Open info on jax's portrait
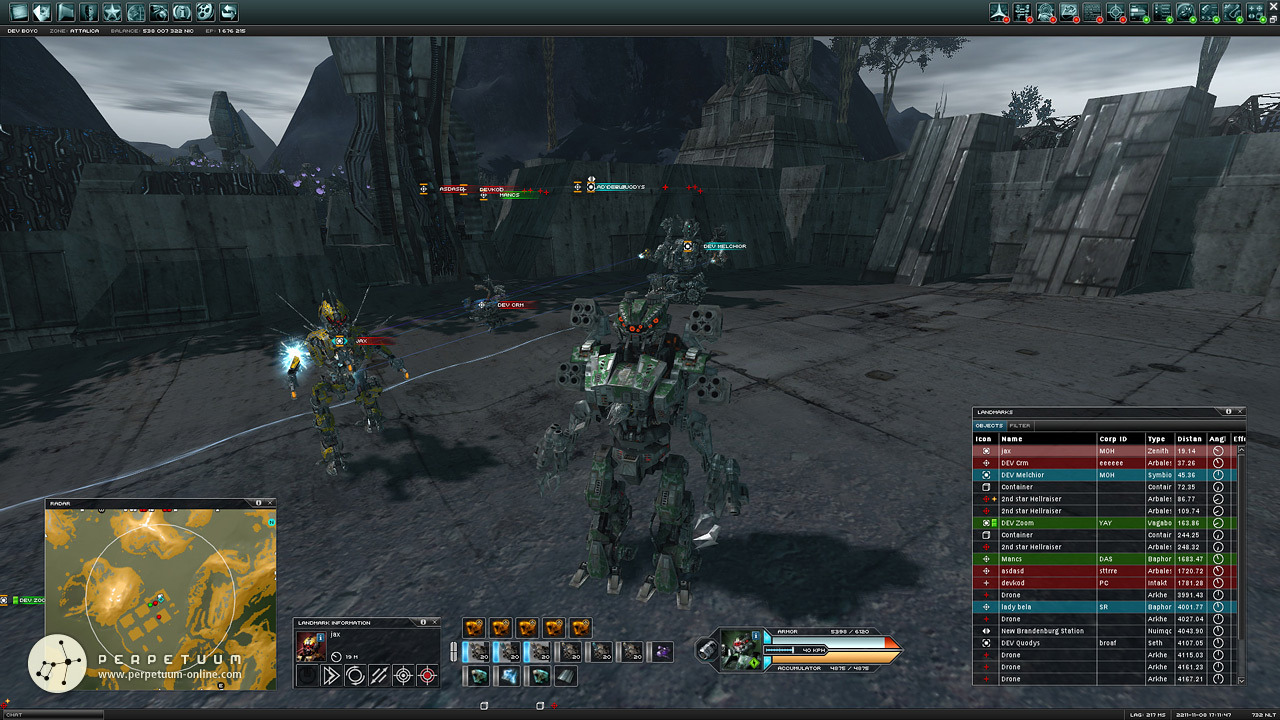This screenshot has height=720, width=1280. tap(309, 646)
